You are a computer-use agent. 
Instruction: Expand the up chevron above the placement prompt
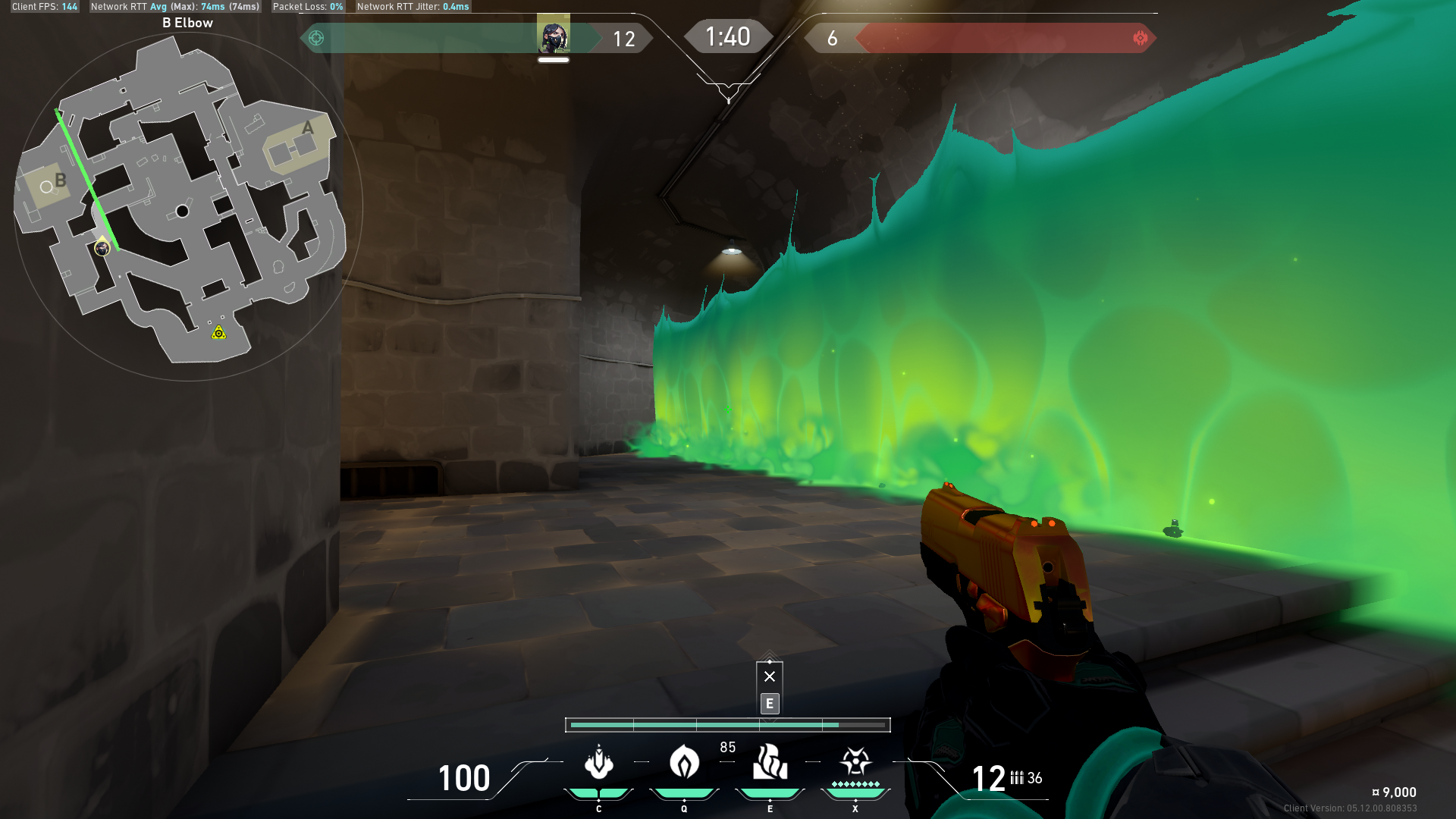[770, 655]
